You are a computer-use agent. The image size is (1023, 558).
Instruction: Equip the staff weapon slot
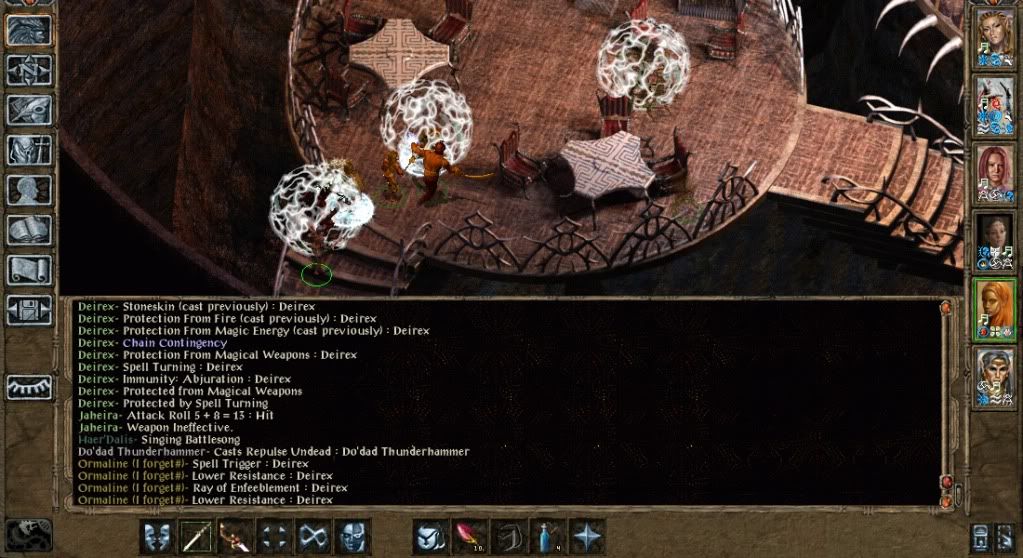tap(196, 536)
